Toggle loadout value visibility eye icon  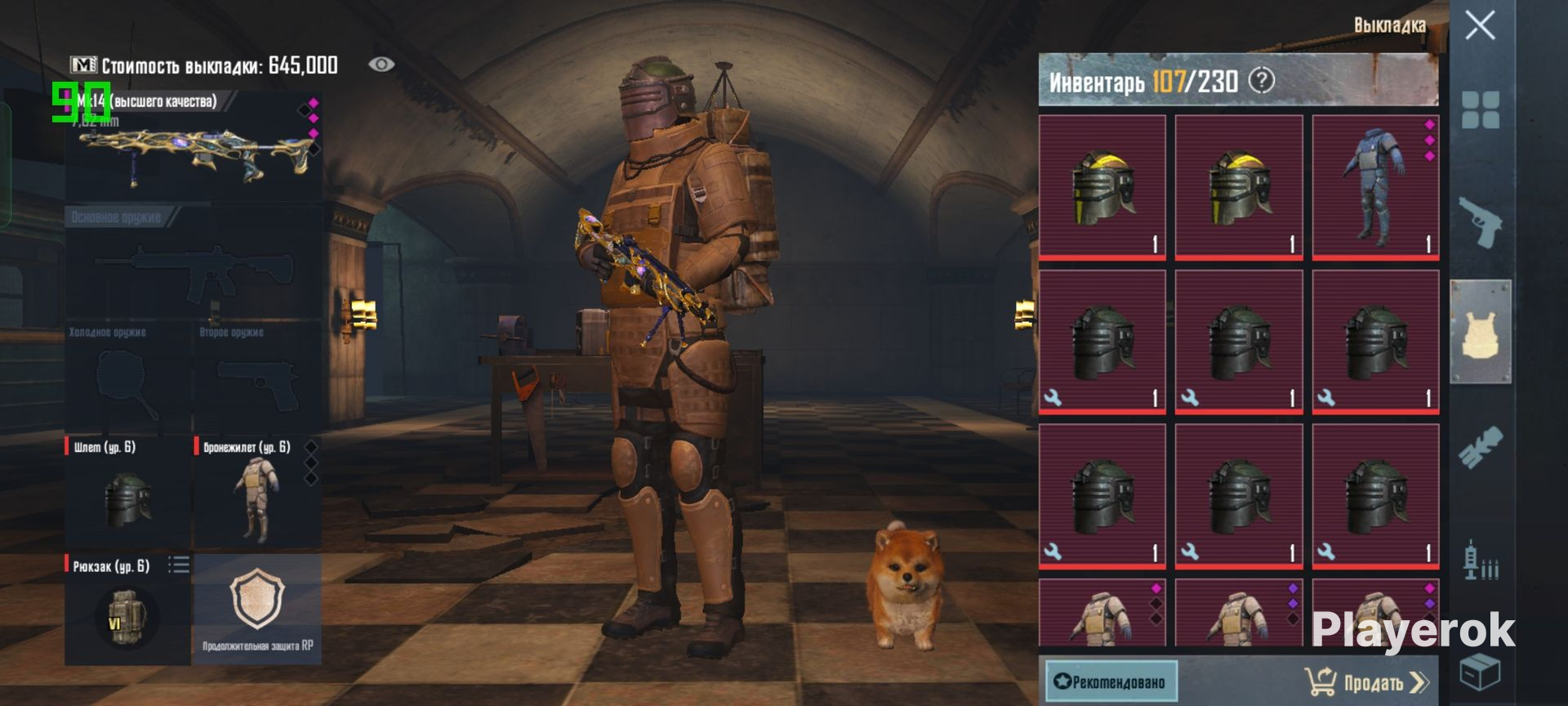point(381,65)
